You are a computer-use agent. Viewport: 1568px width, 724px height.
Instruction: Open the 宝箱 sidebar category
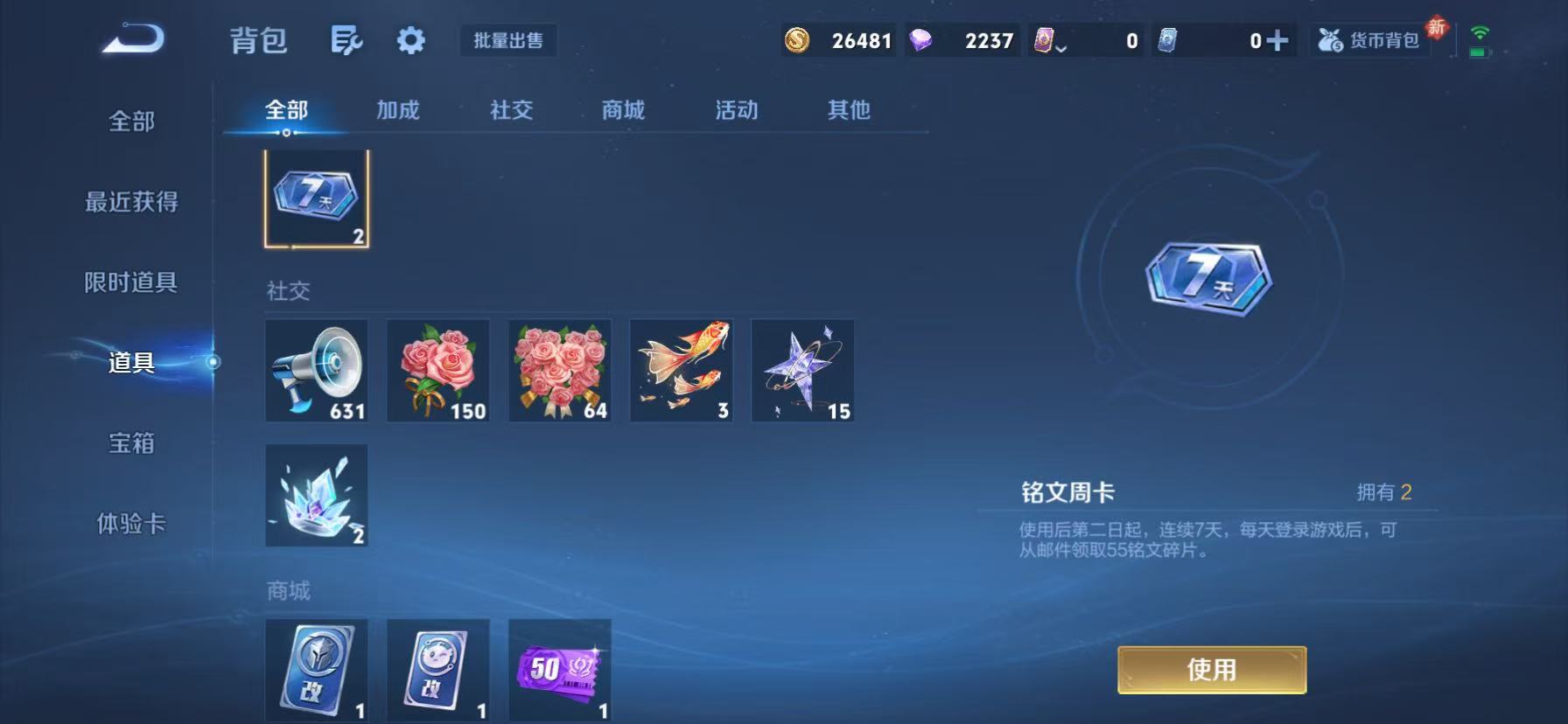[x=131, y=444]
